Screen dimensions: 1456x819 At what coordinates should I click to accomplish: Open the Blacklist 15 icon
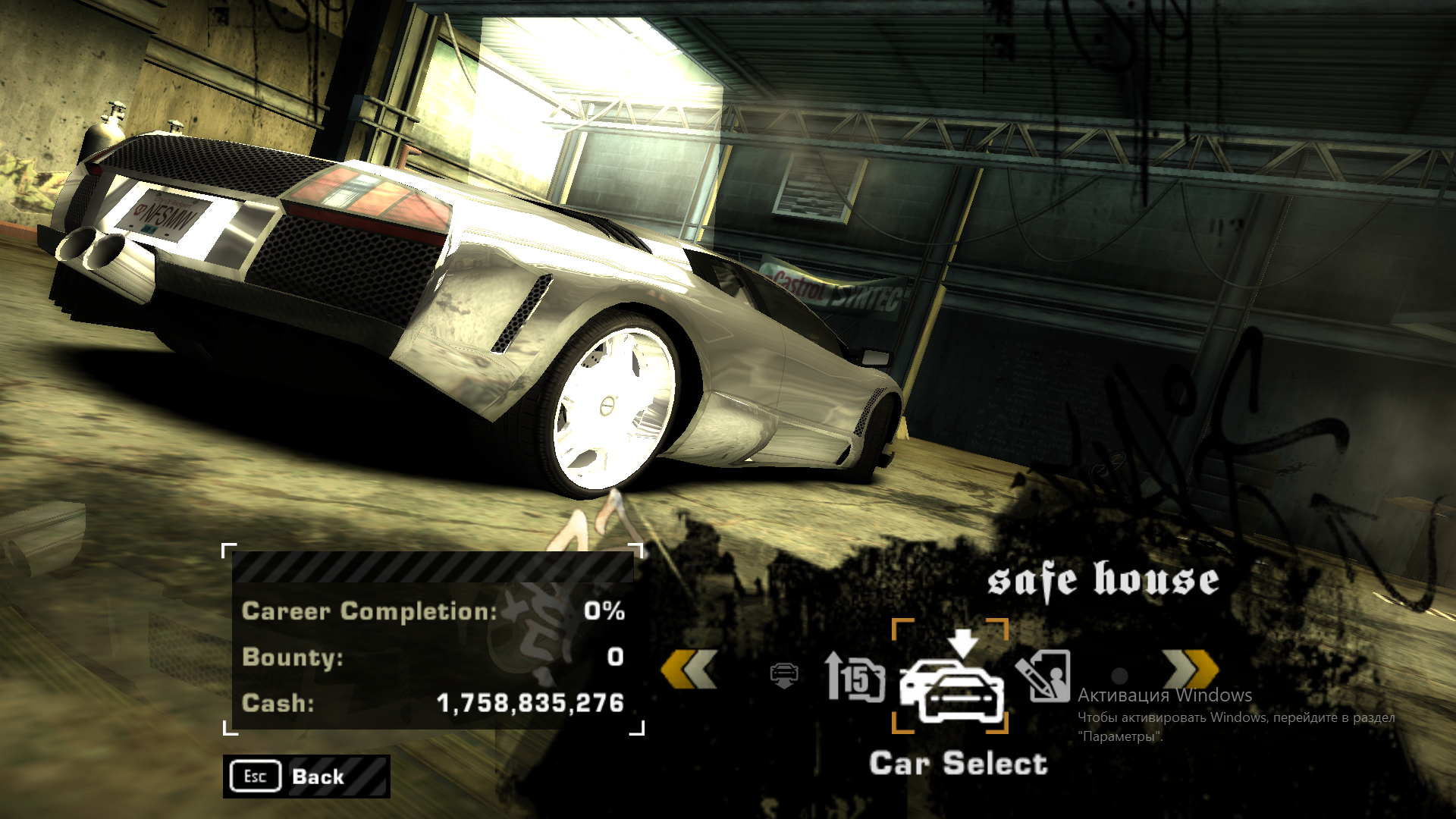pos(852,675)
